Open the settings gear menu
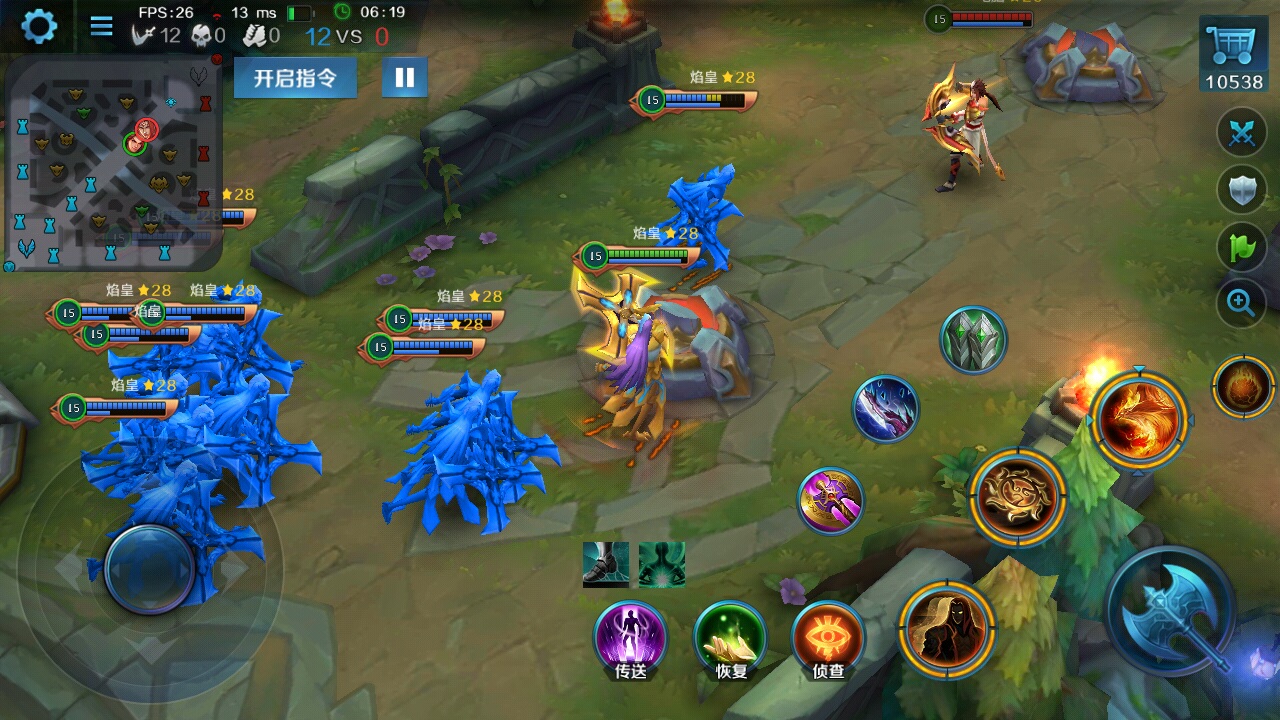 [39, 26]
